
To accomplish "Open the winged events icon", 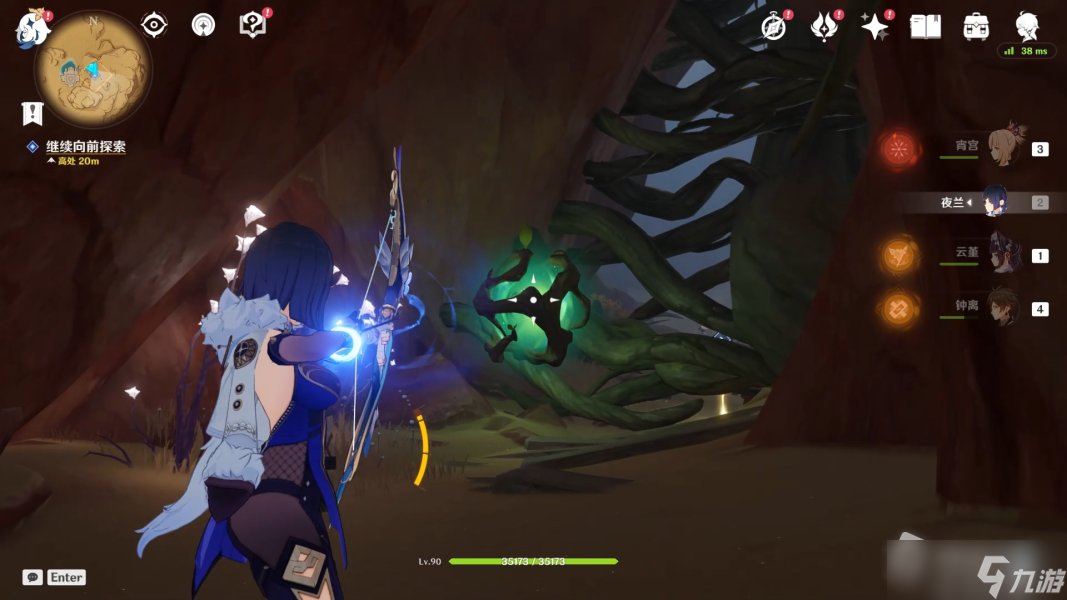I will coord(824,27).
